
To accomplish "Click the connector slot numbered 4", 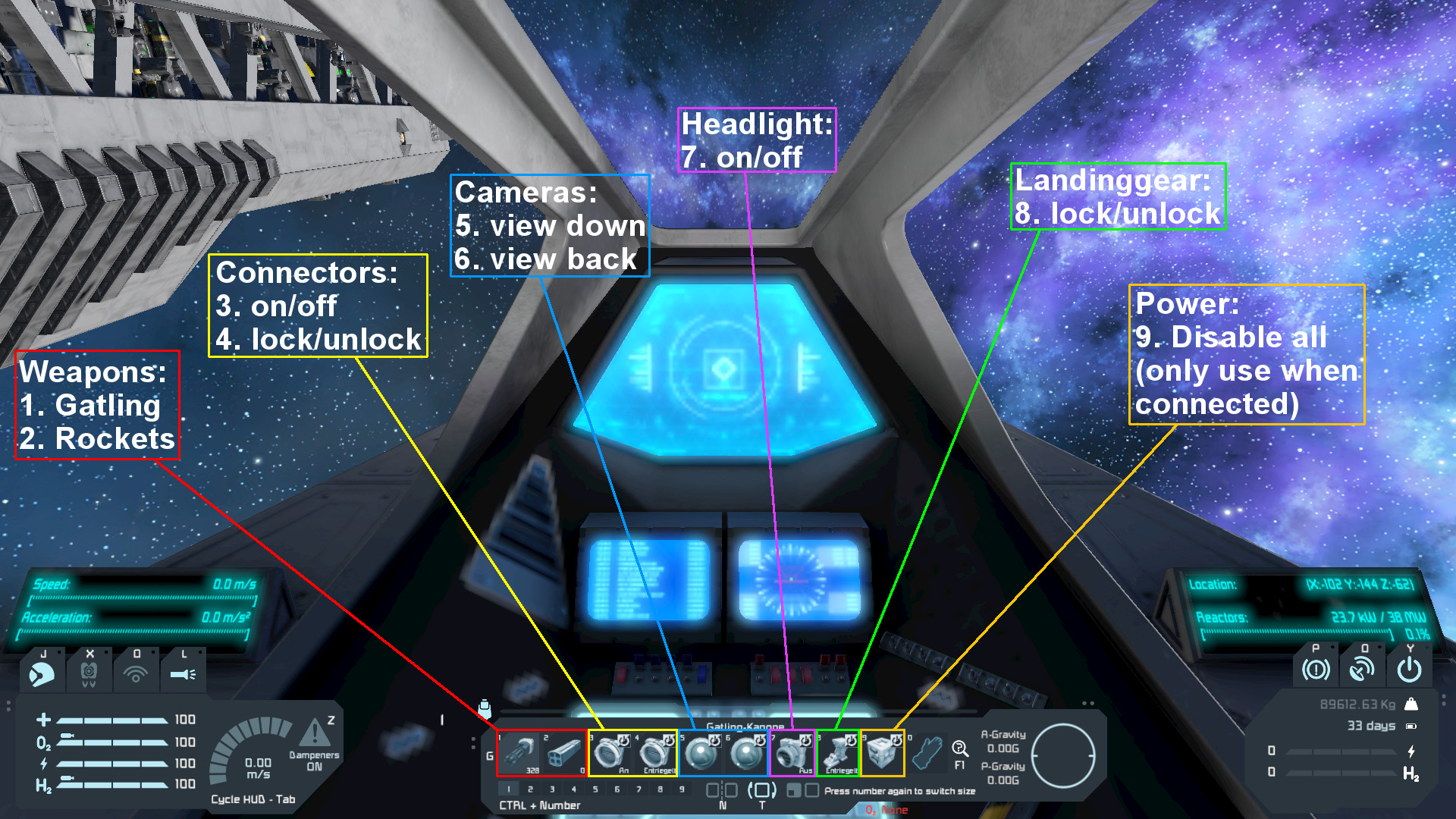I will [x=655, y=753].
